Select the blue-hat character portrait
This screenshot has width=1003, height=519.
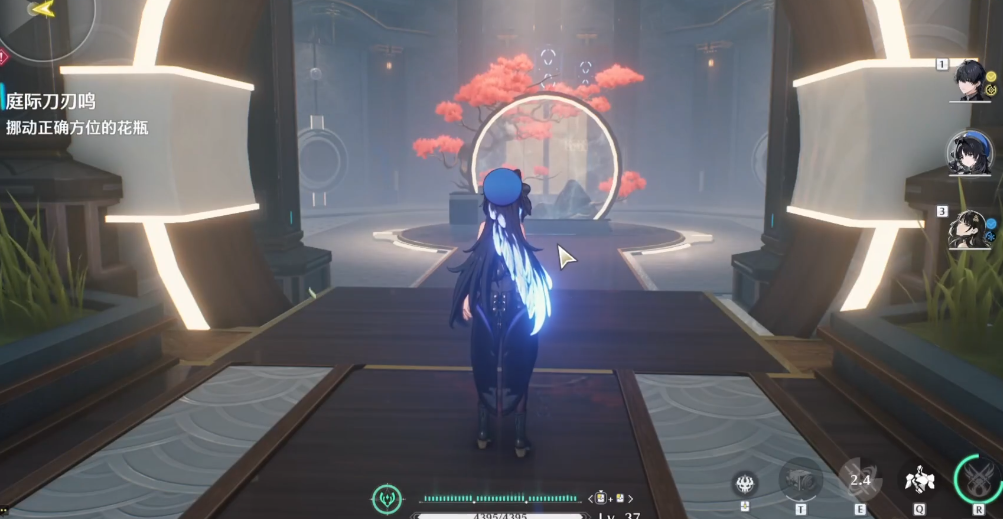968,154
